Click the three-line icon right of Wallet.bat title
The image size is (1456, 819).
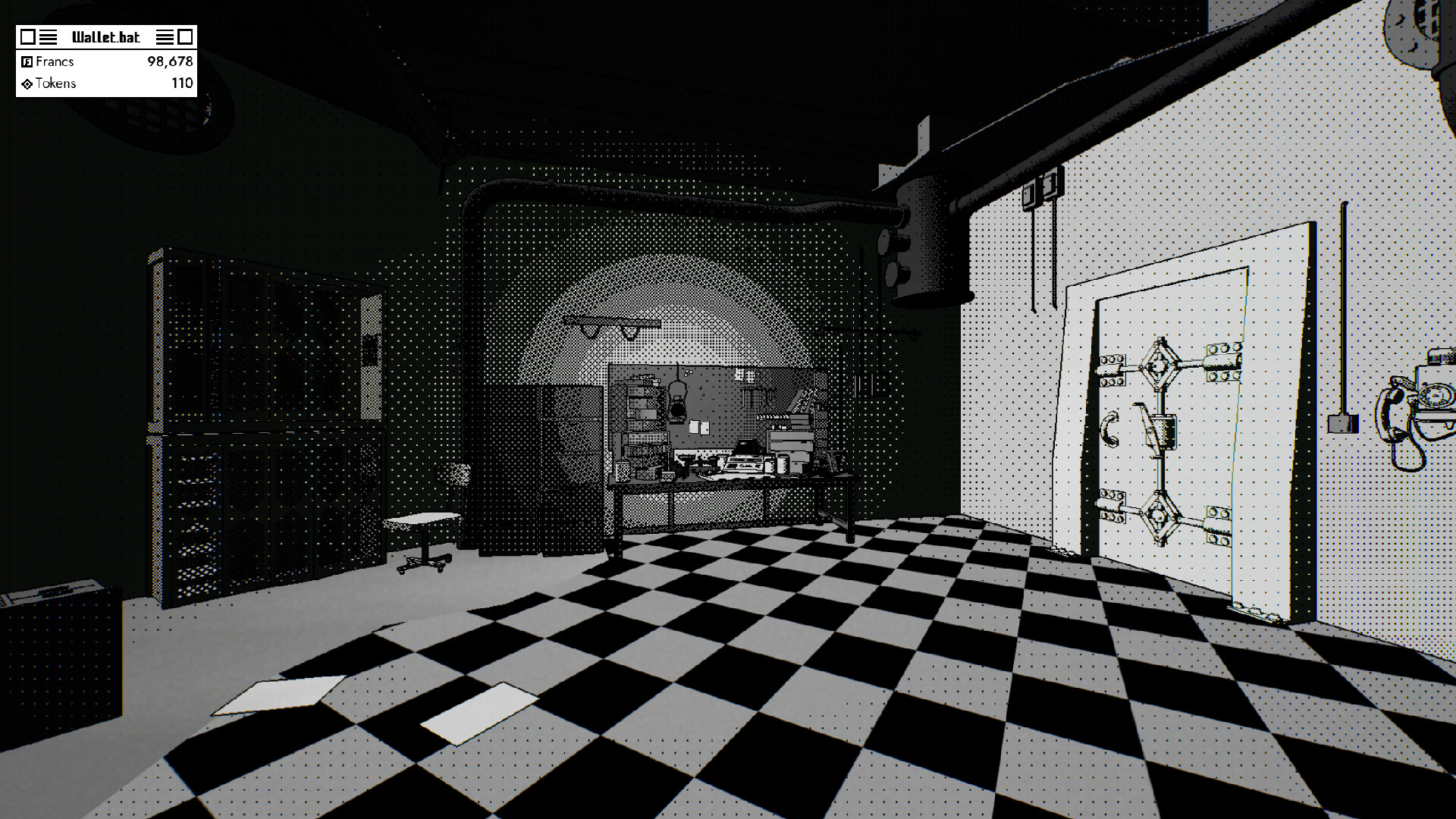pyautogui.click(x=165, y=36)
